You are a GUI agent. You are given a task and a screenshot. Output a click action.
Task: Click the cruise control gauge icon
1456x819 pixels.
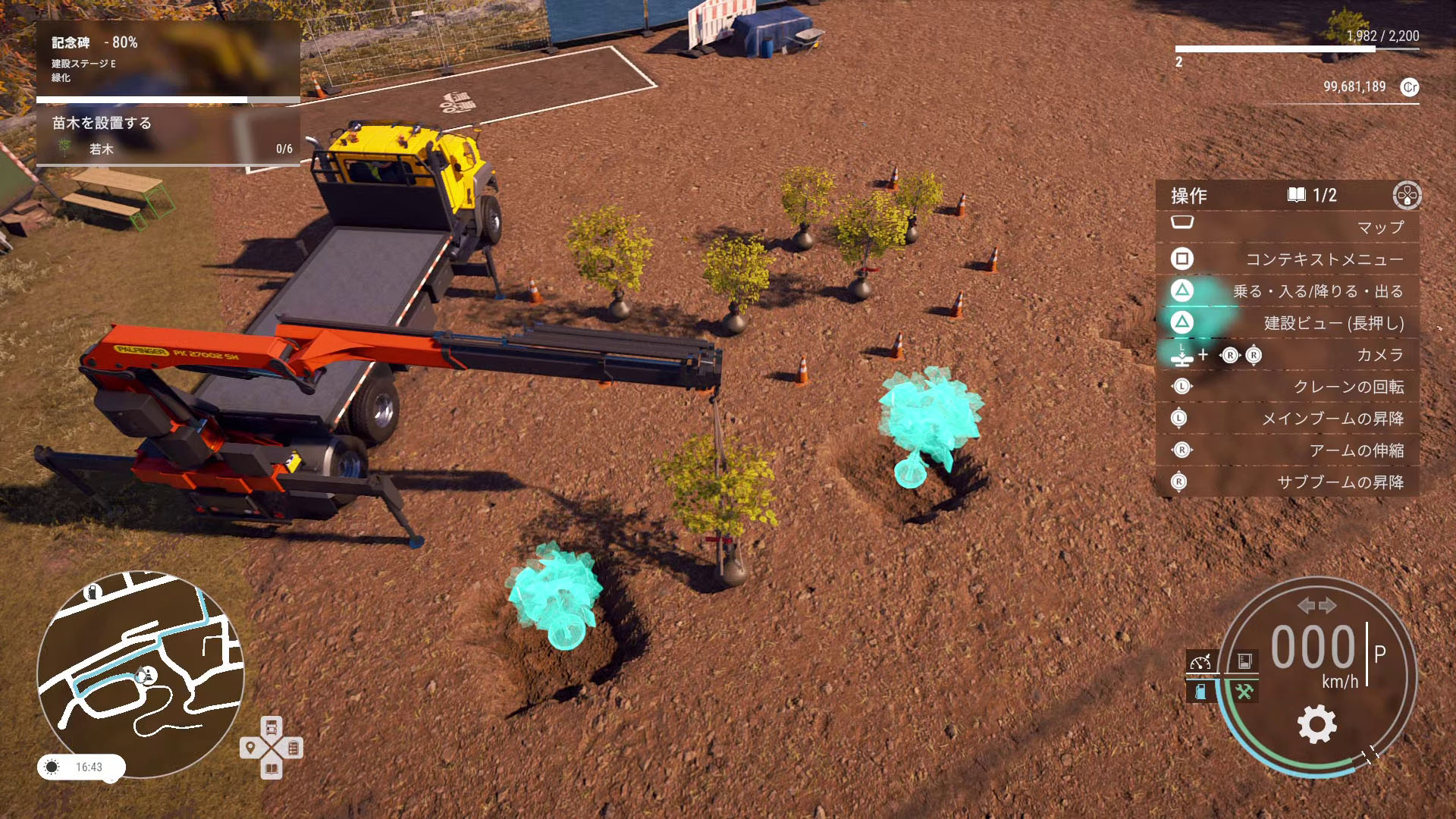click(1200, 662)
